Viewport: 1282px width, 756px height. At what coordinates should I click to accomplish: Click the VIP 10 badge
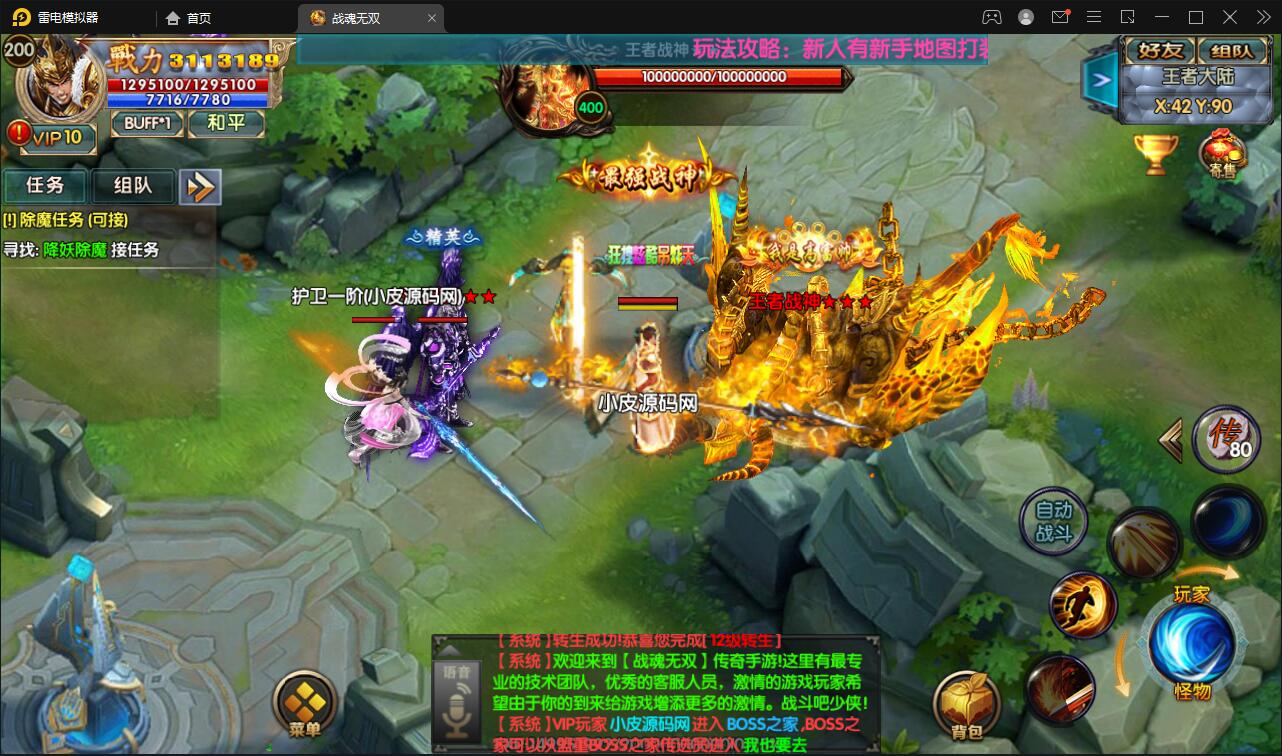tap(50, 137)
